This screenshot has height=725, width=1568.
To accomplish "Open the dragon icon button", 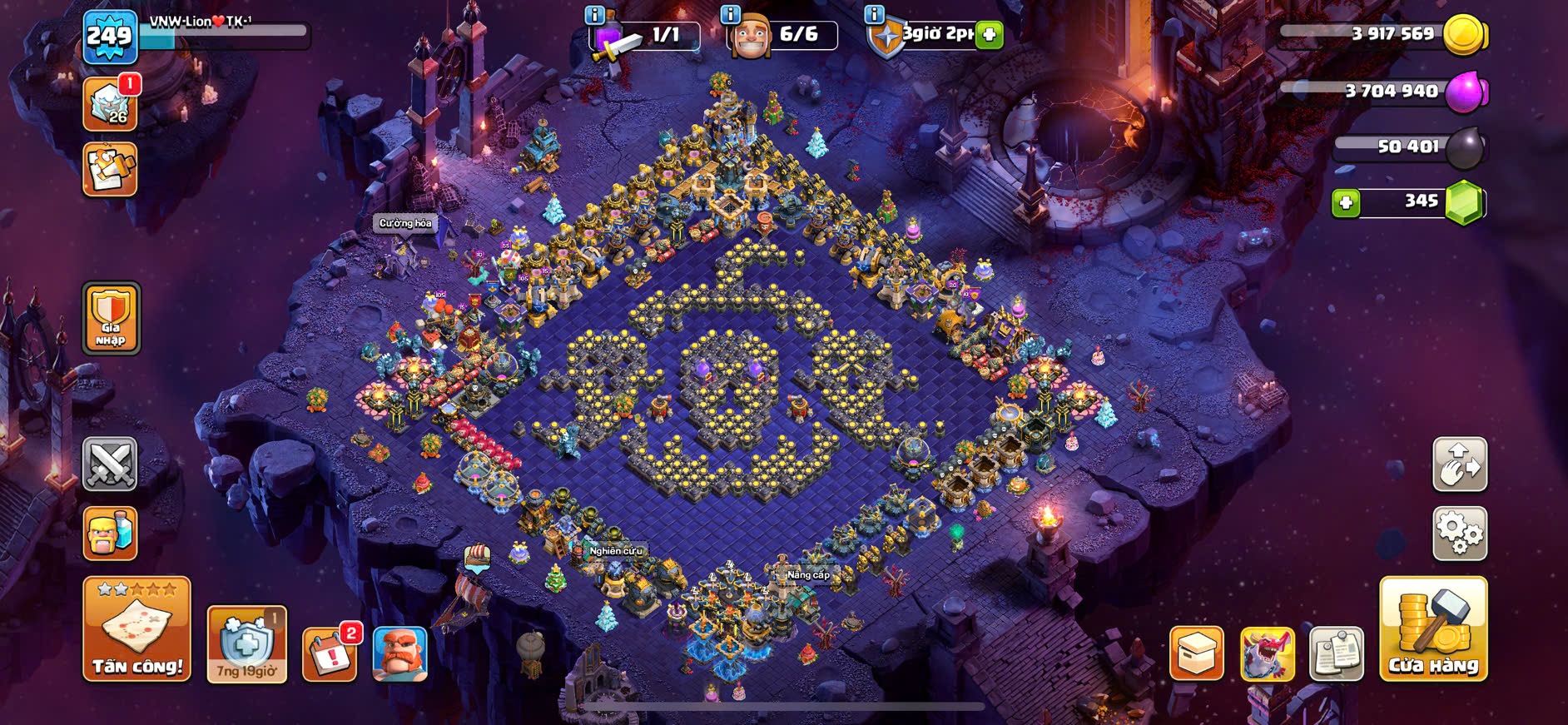I will click(x=1267, y=654).
